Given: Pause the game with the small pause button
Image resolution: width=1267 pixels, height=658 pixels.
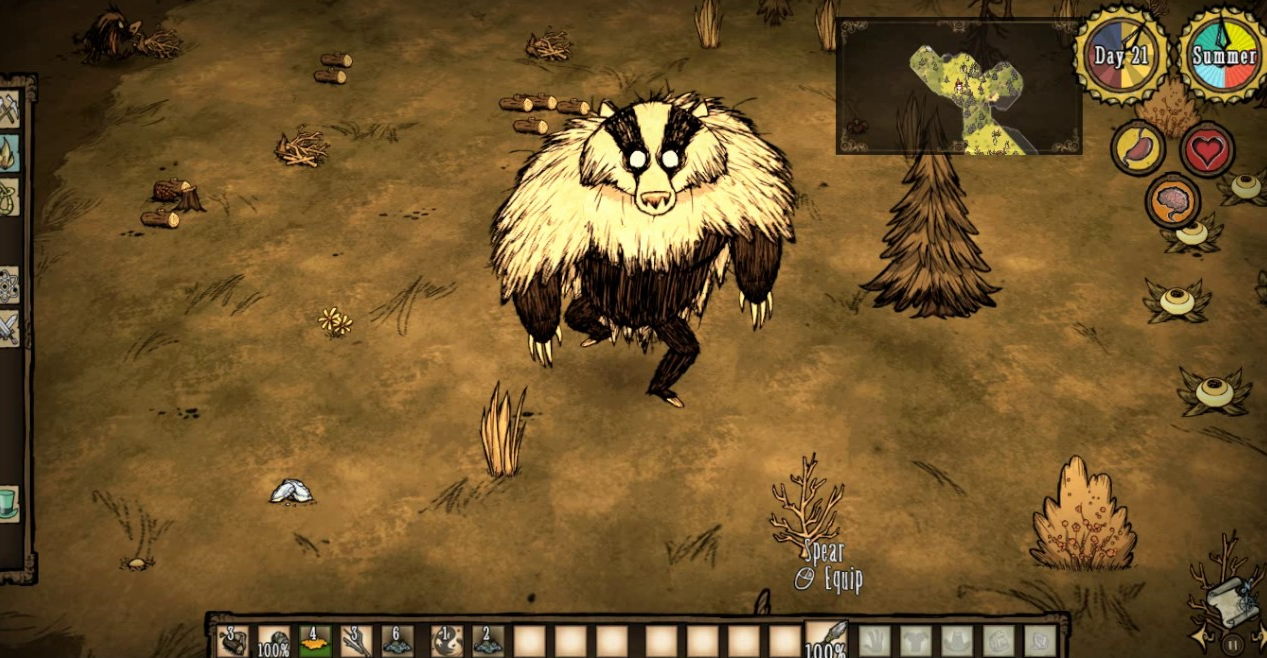Looking at the screenshot, I should coord(1233,645).
